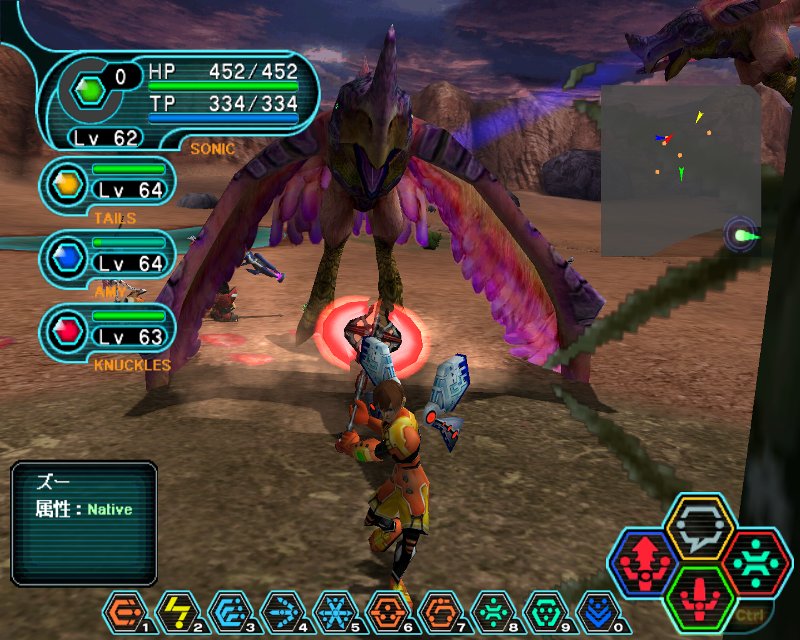Screen dimensions: 800x640
Task: Select the blue chevron icon in slot 0
Action: click(594, 609)
